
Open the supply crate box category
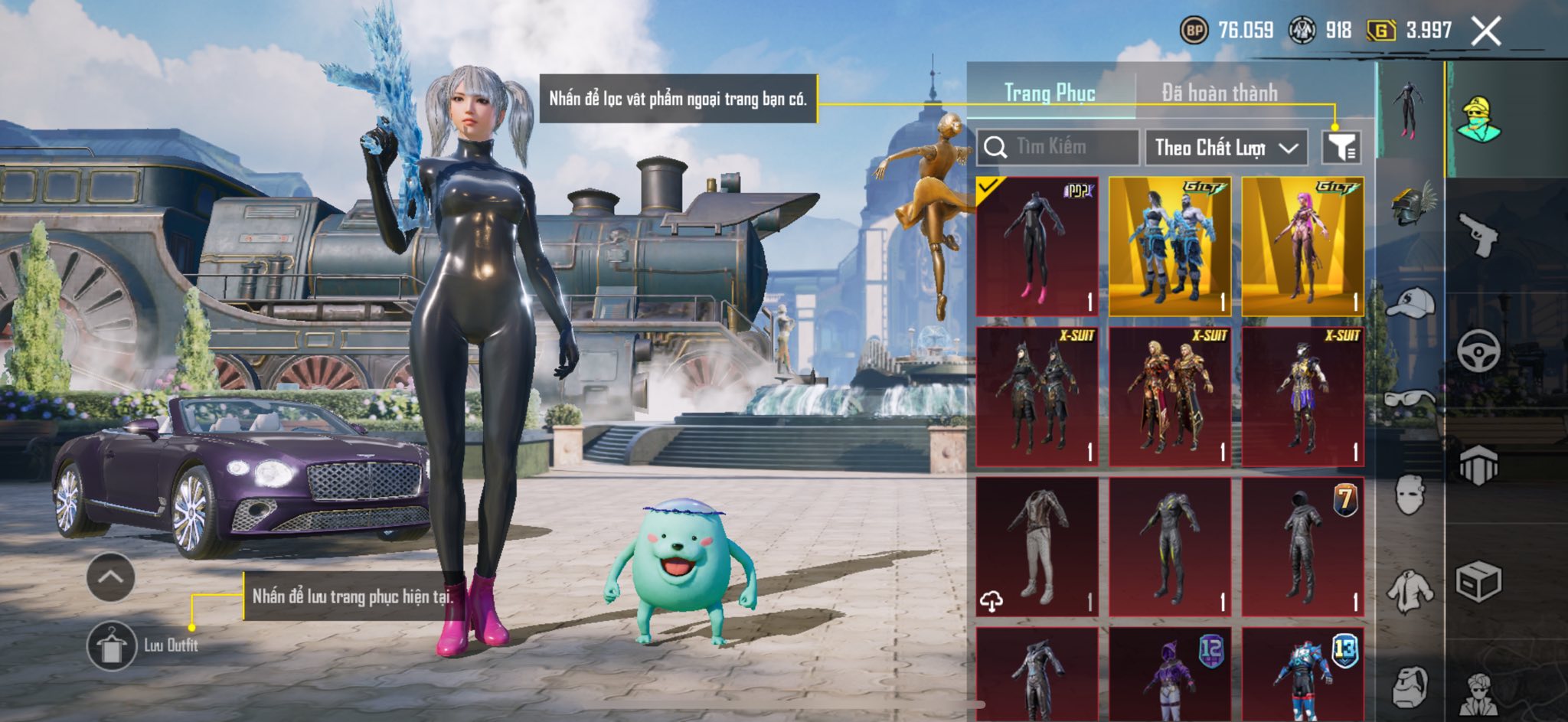[1478, 583]
